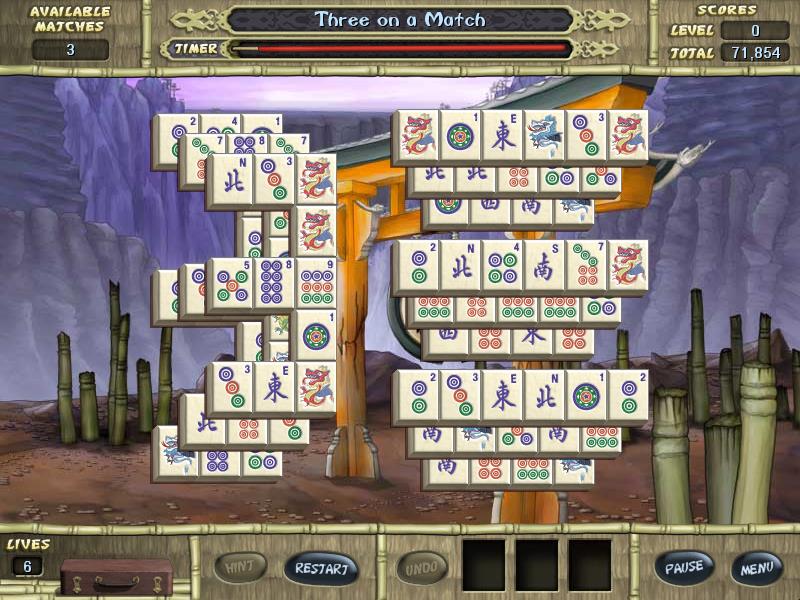Select the East tile between two dragon tiles

pyautogui.click(x=501, y=136)
